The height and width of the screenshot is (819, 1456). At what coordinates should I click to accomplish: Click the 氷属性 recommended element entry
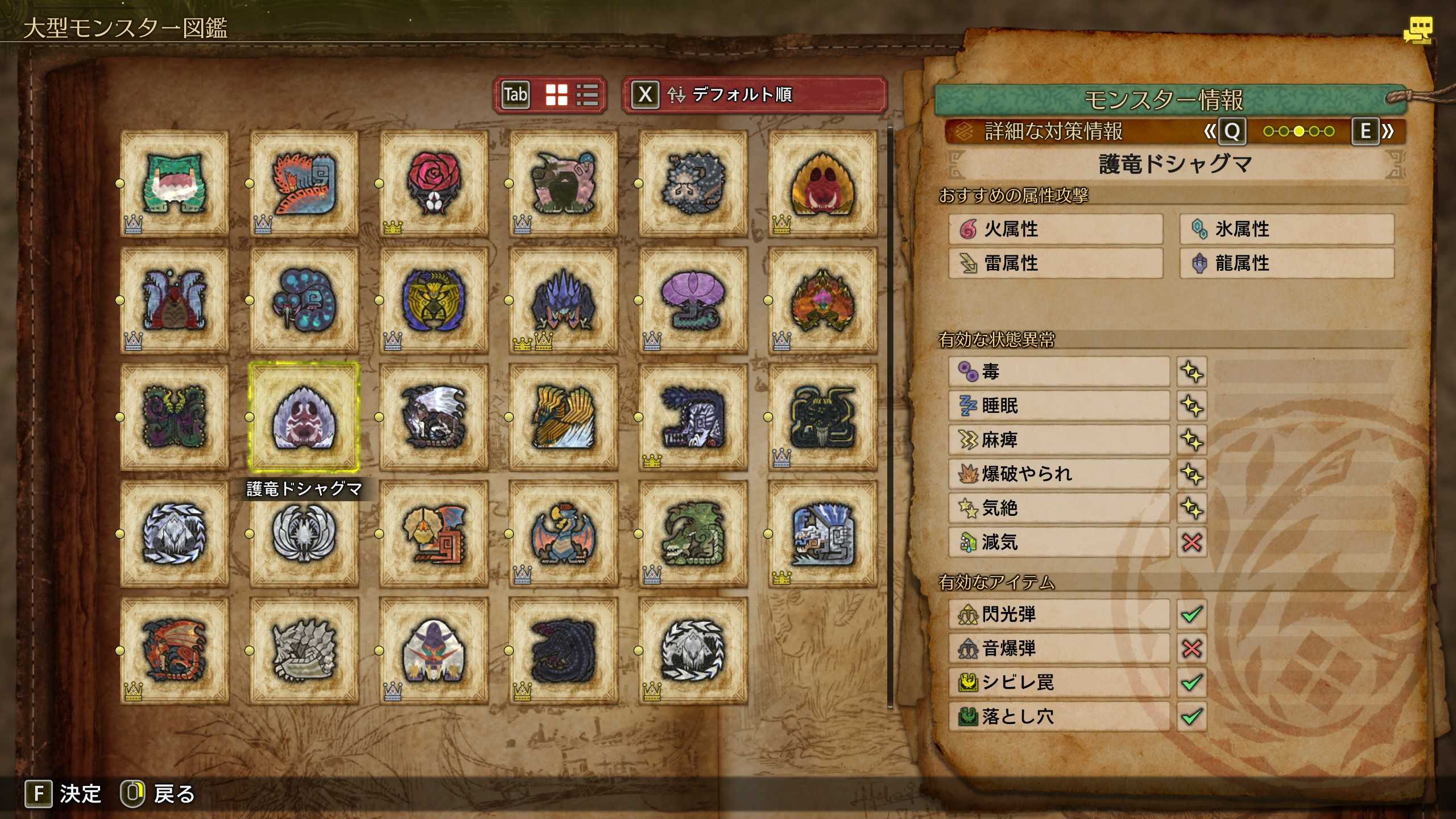pyautogui.click(x=1287, y=229)
